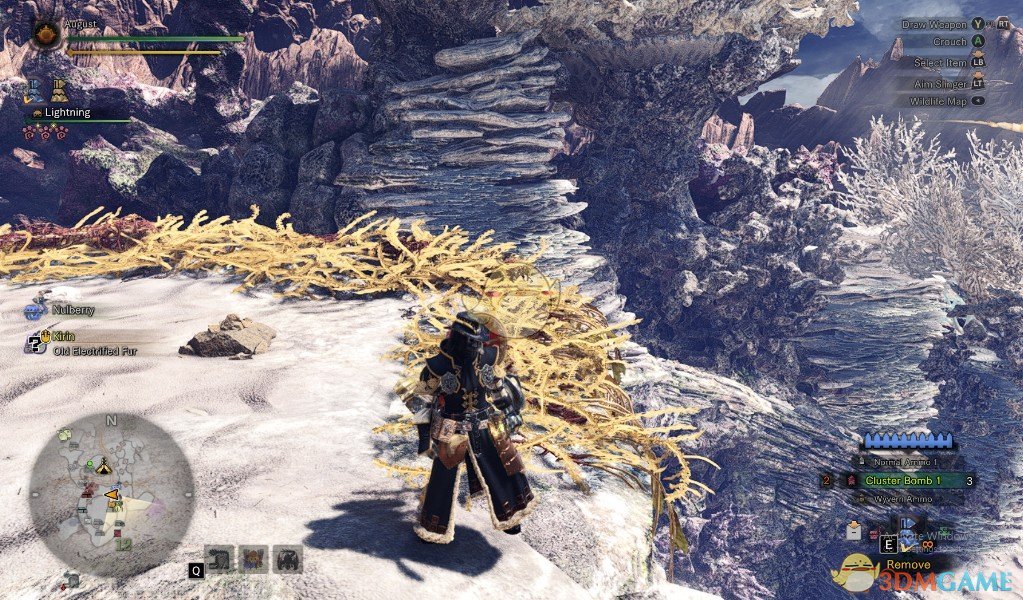Select the first monster icon beside Q
The height and width of the screenshot is (600, 1023).
[219, 559]
